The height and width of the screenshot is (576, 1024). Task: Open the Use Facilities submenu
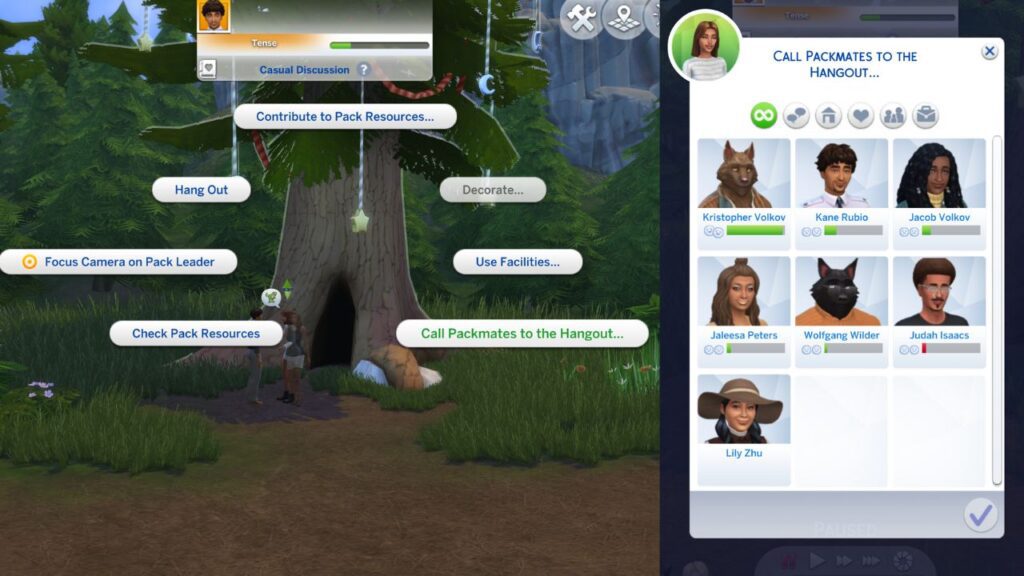click(x=517, y=262)
